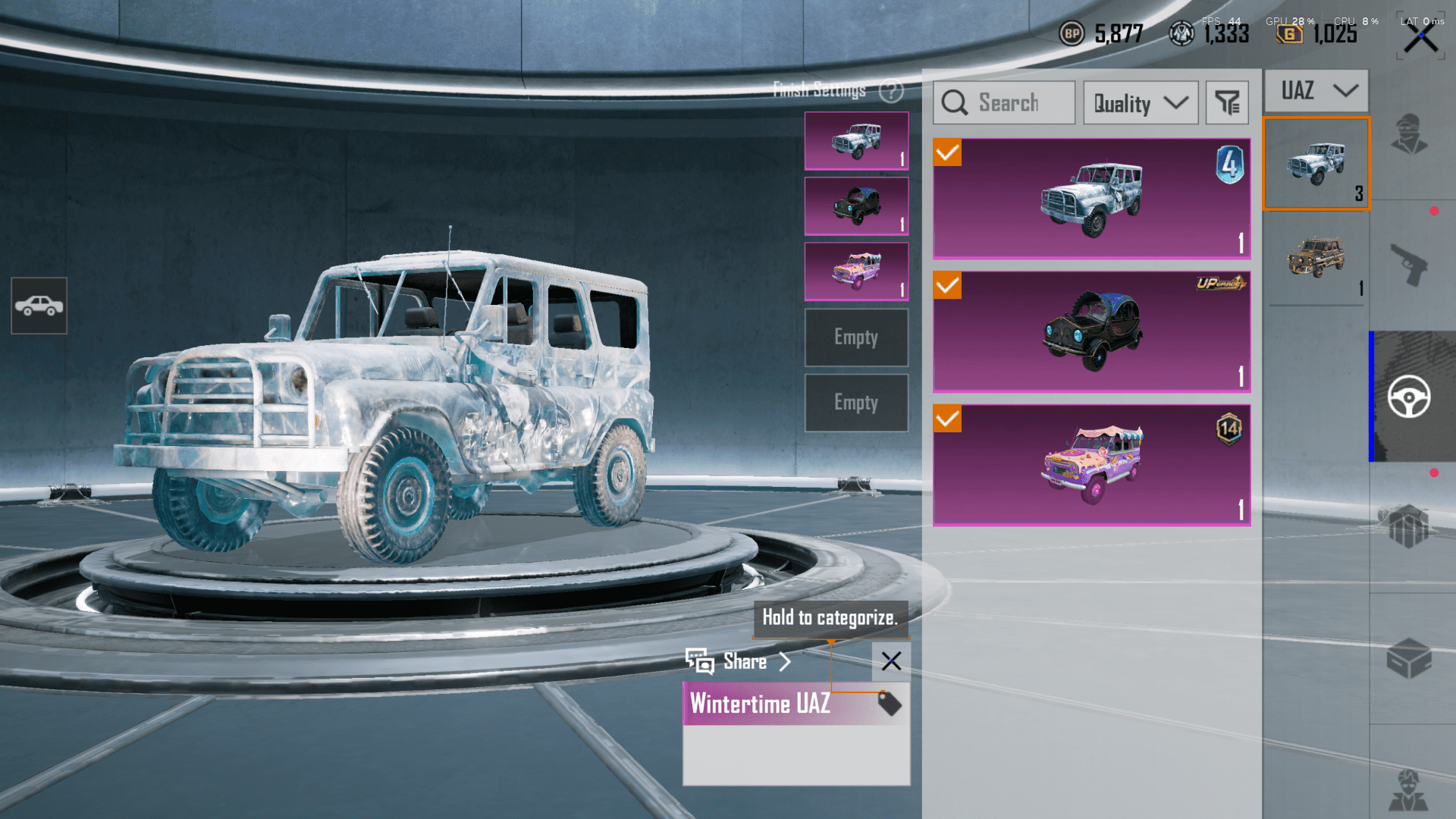Switch to the steering wheel vehicles tab
Viewport: 1456px width, 819px height.
pyautogui.click(x=1409, y=397)
